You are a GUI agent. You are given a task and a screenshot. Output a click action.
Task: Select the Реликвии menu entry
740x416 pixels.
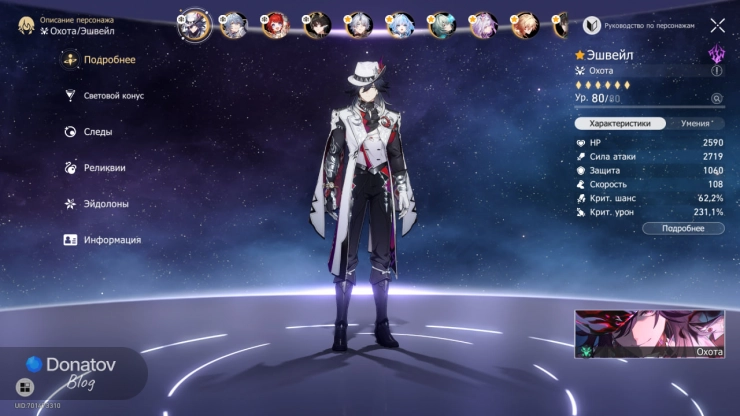click(x=104, y=168)
